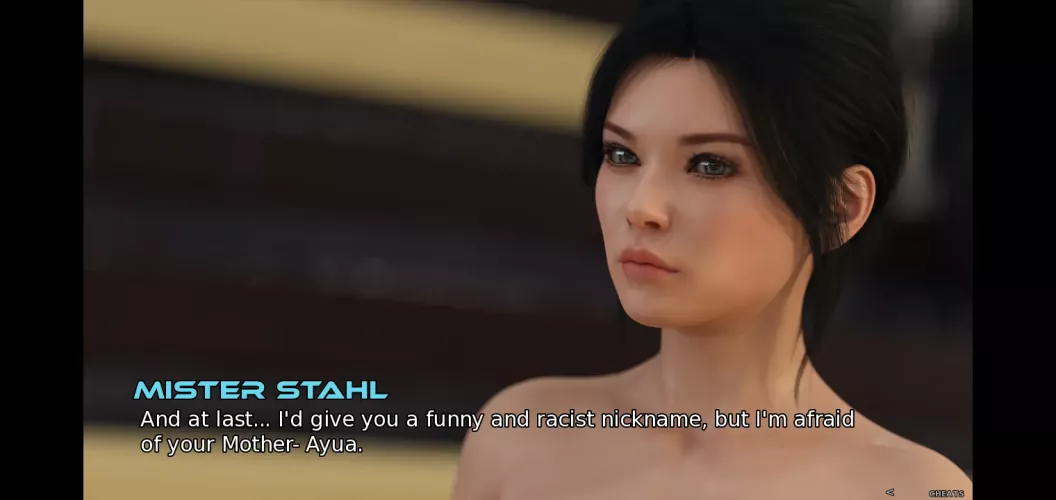Open the Cheats menu

pyautogui.click(x=946, y=493)
